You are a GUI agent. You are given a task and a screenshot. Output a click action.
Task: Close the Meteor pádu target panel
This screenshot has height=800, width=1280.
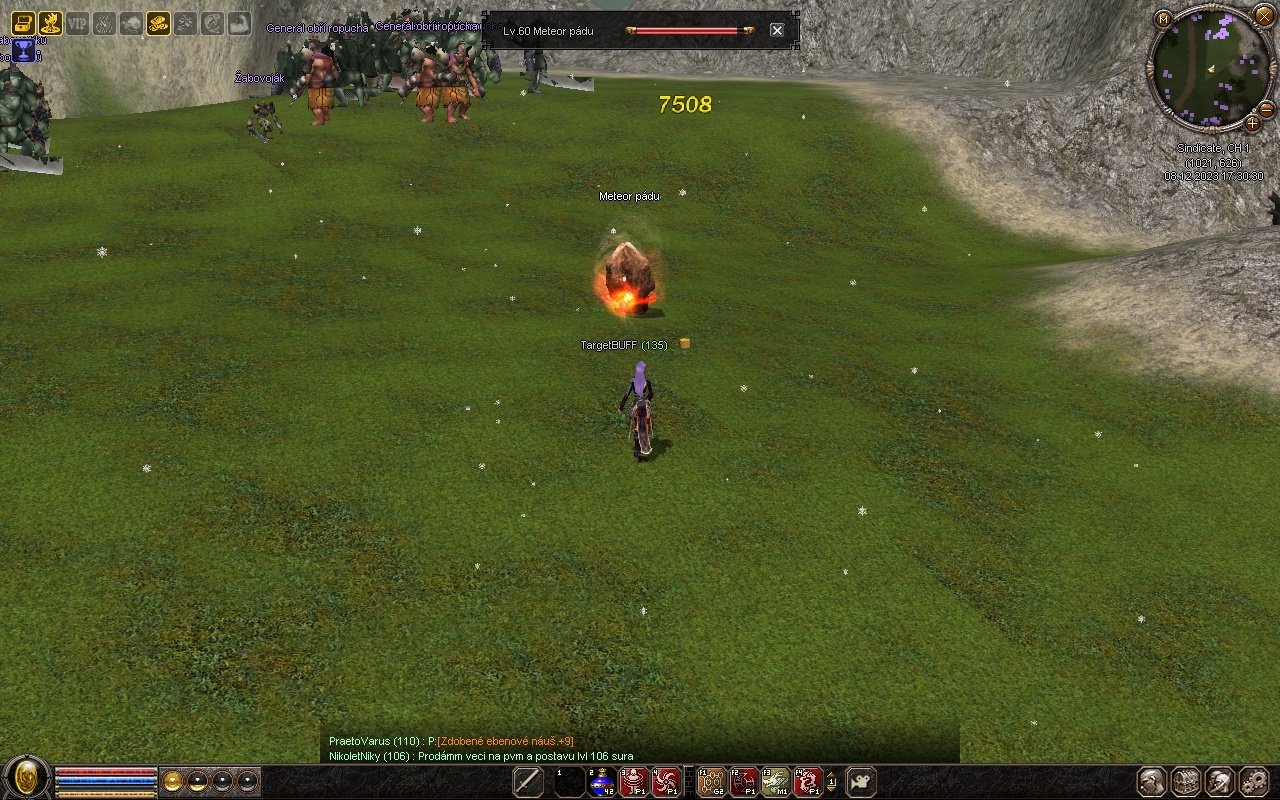[x=777, y=30]
